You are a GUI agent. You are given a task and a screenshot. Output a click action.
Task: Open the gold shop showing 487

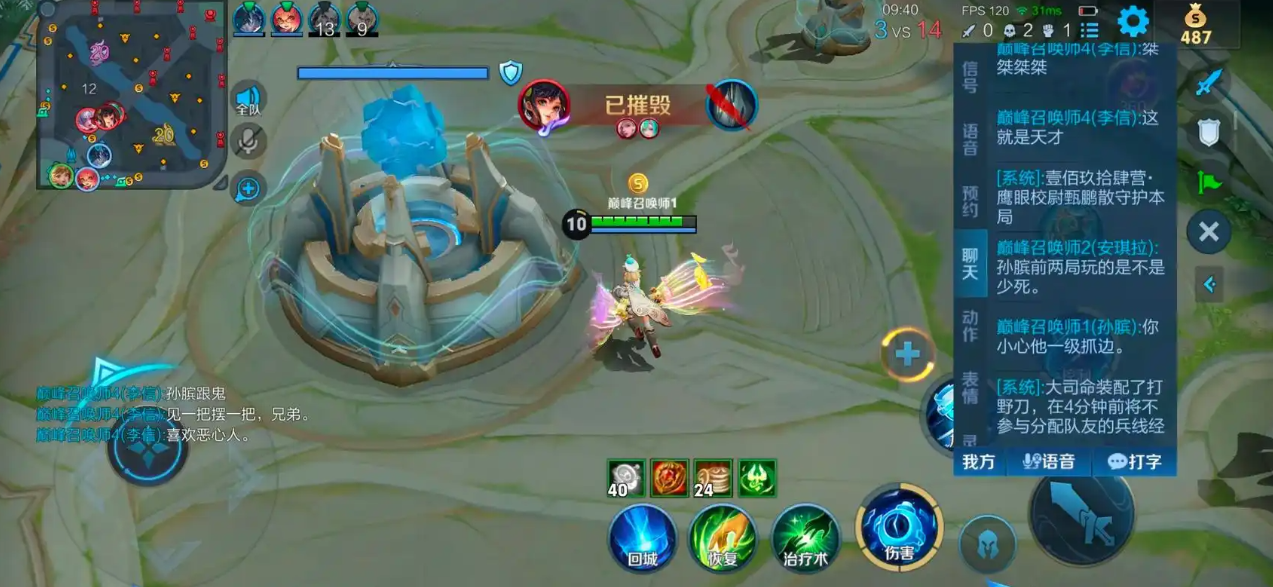coord(1195,26)
